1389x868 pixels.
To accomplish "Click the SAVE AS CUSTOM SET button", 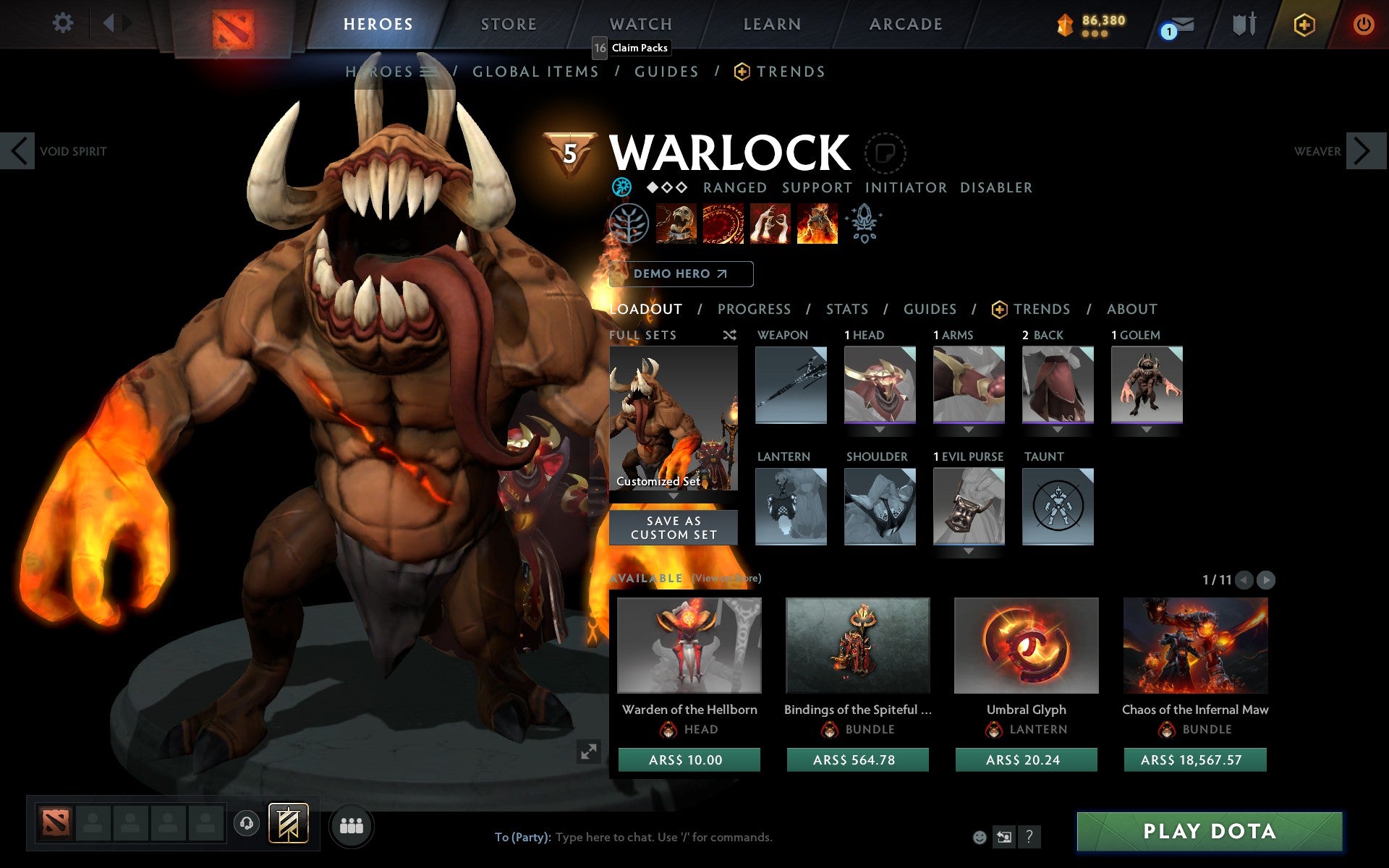I will 673,527.
